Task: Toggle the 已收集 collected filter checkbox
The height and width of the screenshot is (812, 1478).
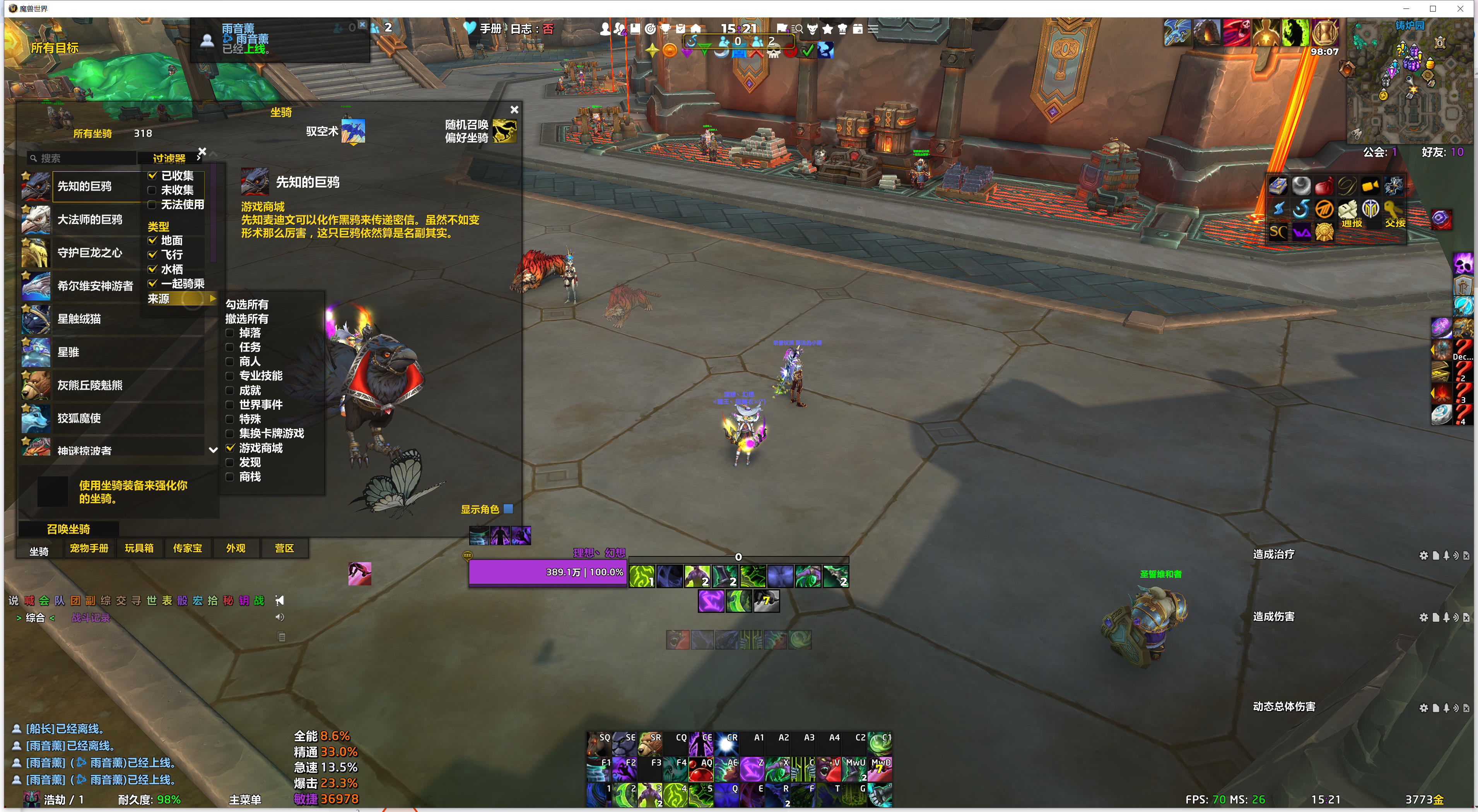Action: [x=153, y=176]
